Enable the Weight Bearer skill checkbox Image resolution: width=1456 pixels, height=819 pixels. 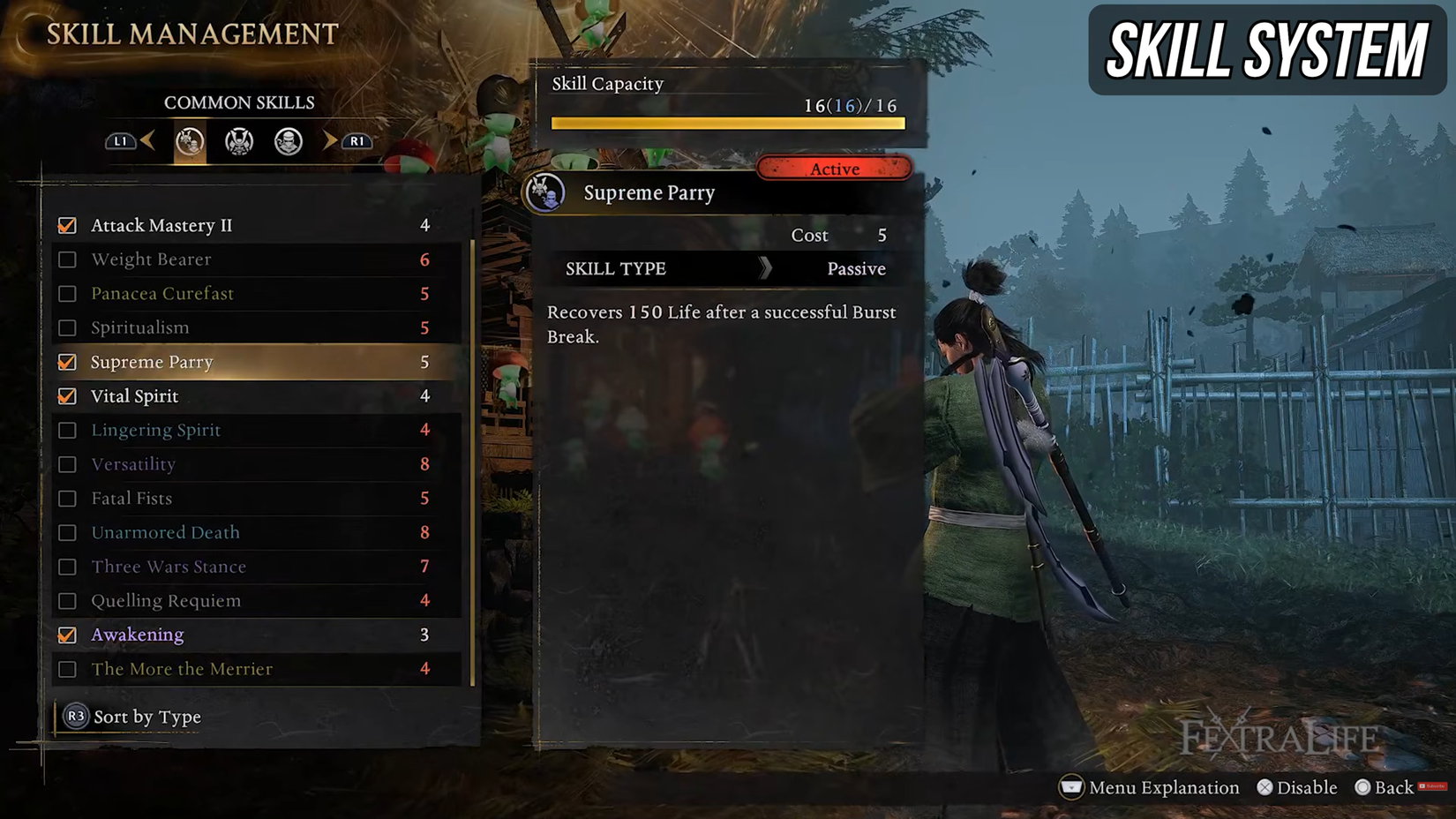tap(67, 259)
